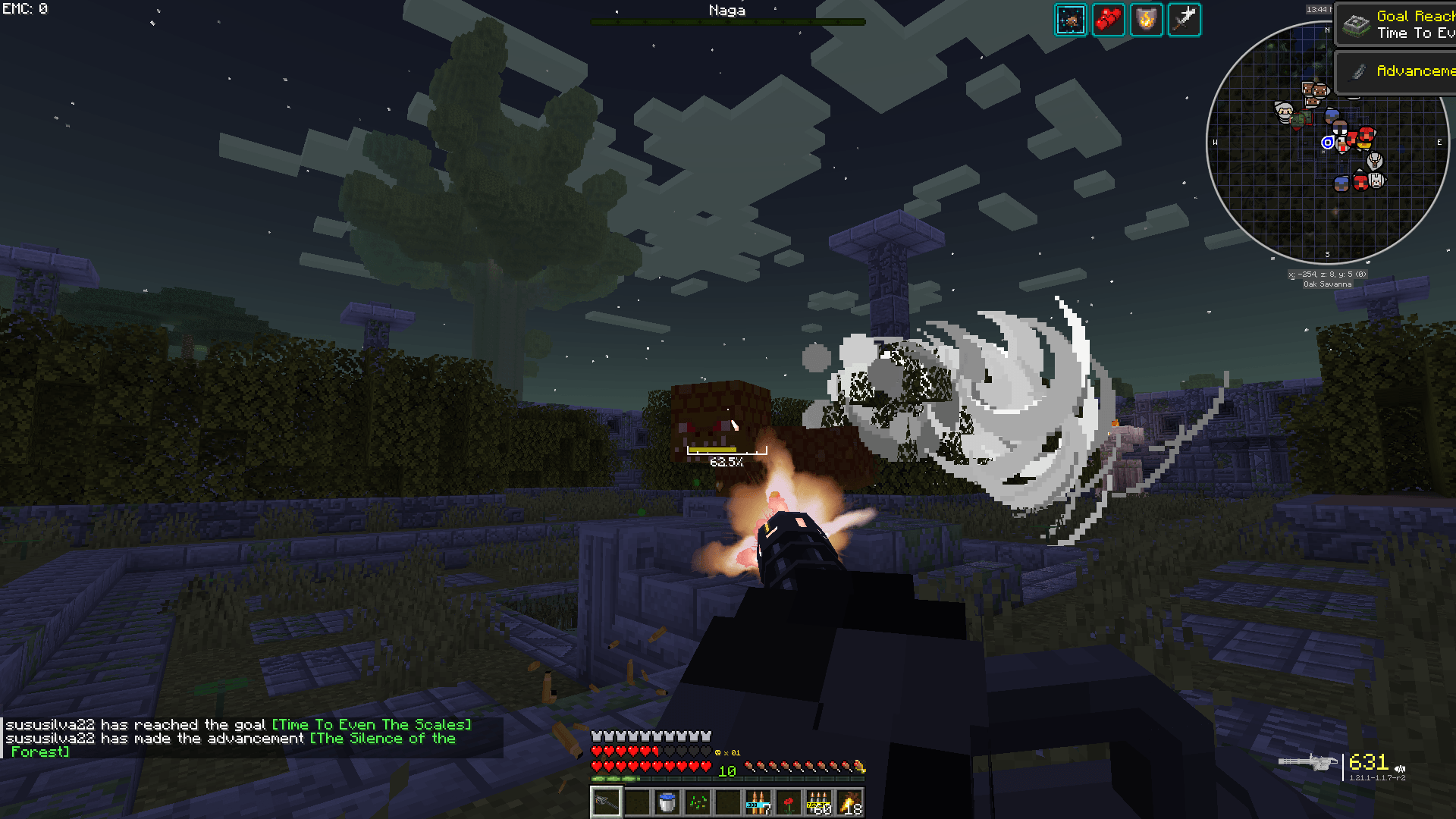Pick the seeds item in the hotbar
This screenshot has height=819, width=1456.
(698, 802)
